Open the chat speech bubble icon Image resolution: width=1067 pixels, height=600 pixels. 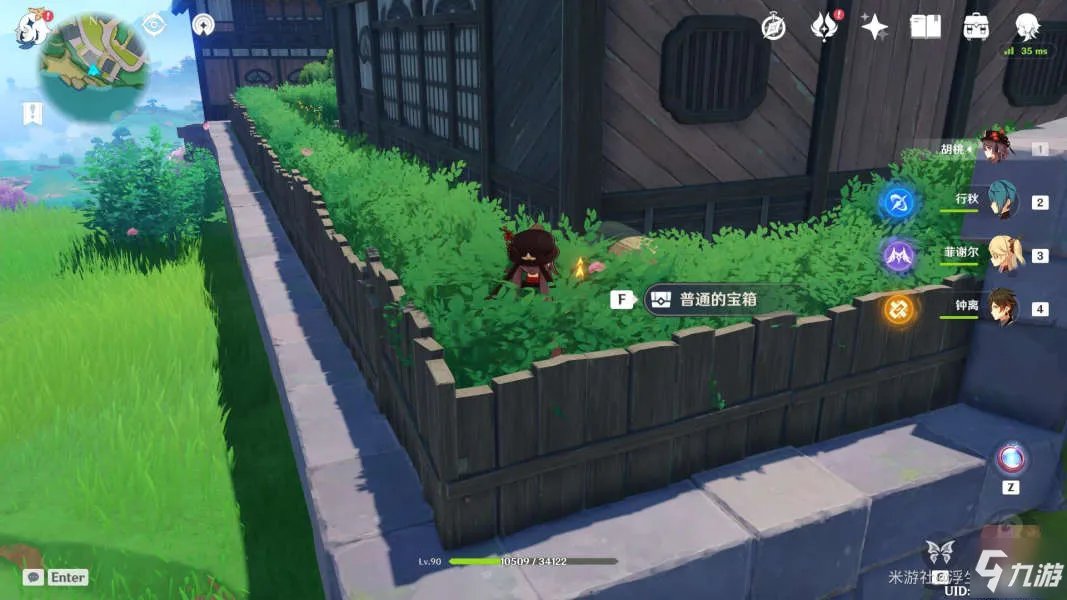click(34, 577)
